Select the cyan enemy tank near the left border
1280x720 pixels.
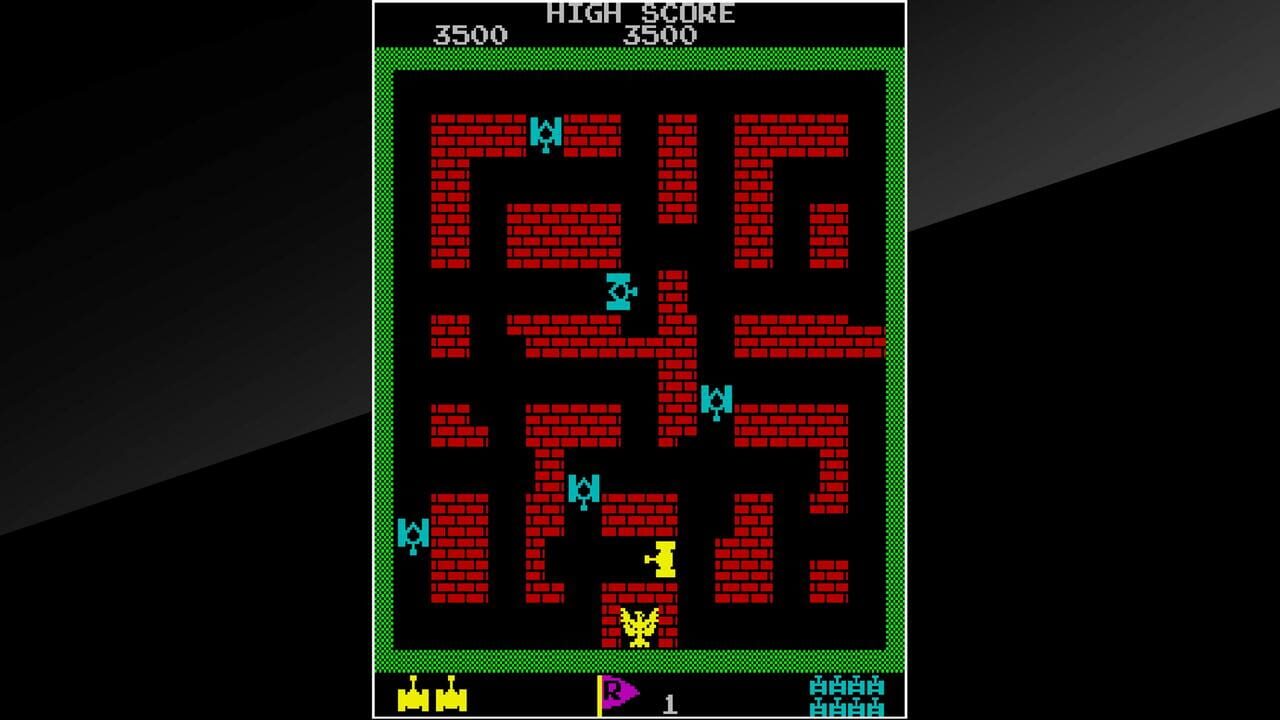click(412, 538)
